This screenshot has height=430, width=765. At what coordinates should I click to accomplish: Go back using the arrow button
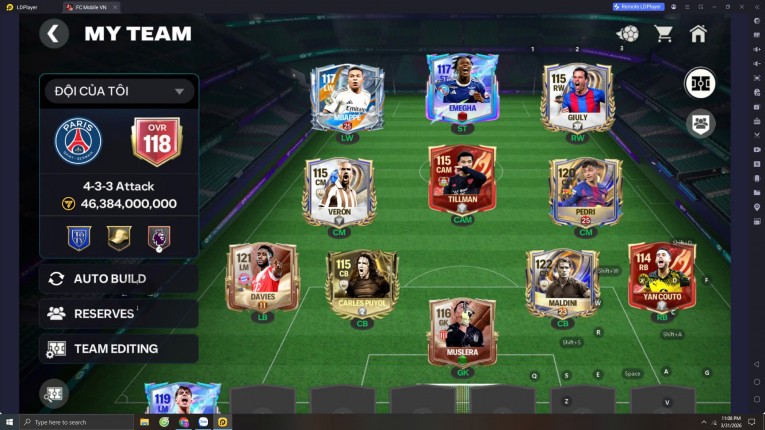(53, 33)
